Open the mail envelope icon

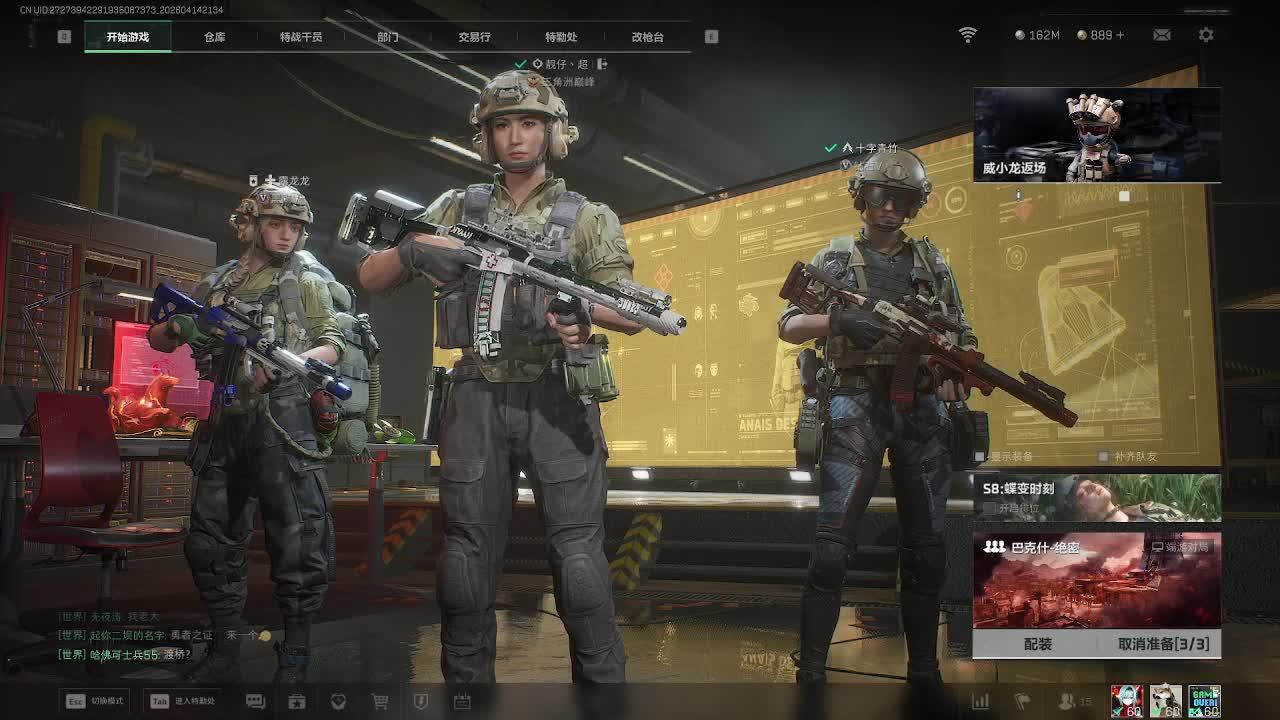[1162, 35]
